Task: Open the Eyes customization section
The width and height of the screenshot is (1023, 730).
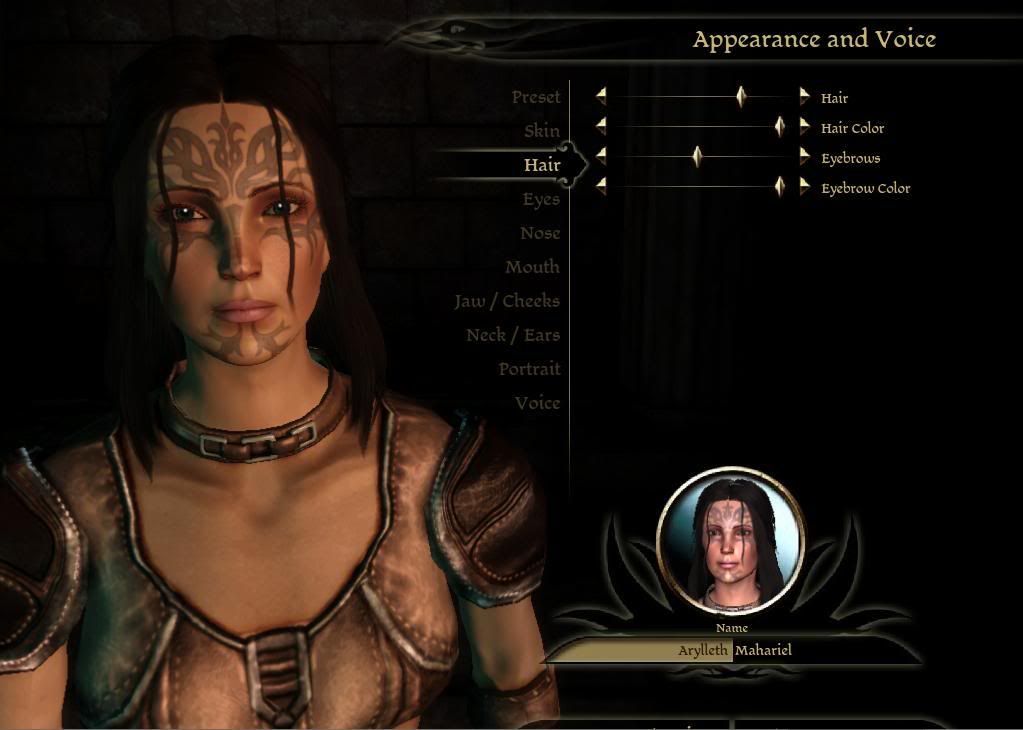Action: [541, 199]
